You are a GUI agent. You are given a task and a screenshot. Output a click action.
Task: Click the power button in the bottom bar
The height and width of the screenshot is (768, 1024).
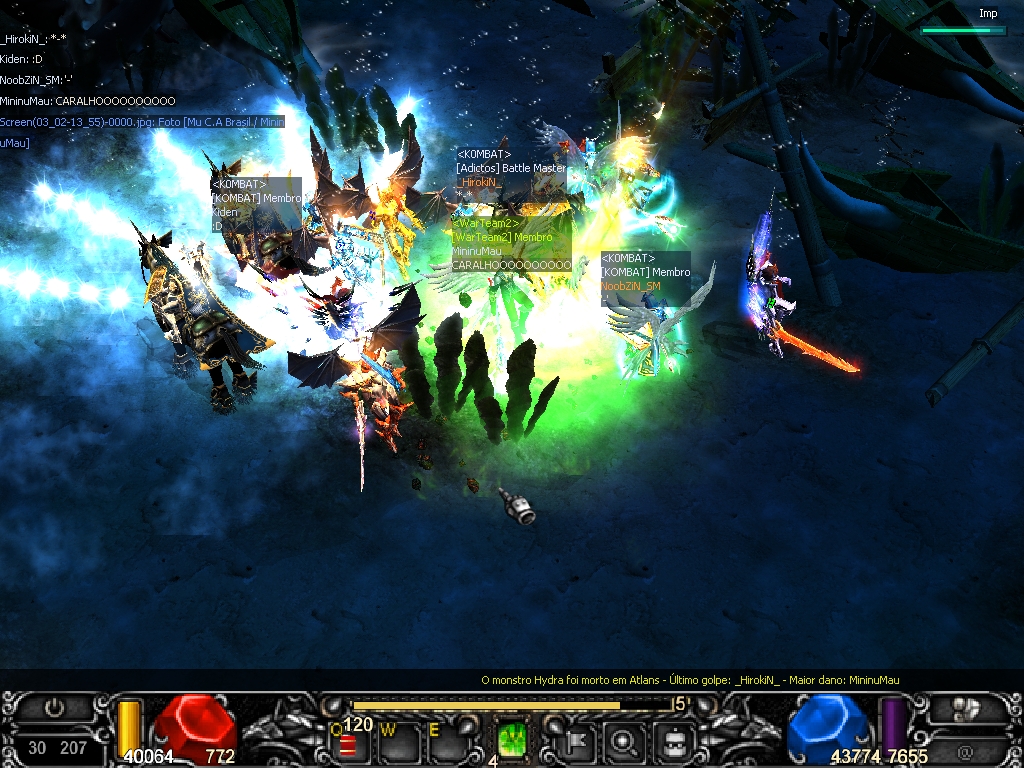[55, 708]
